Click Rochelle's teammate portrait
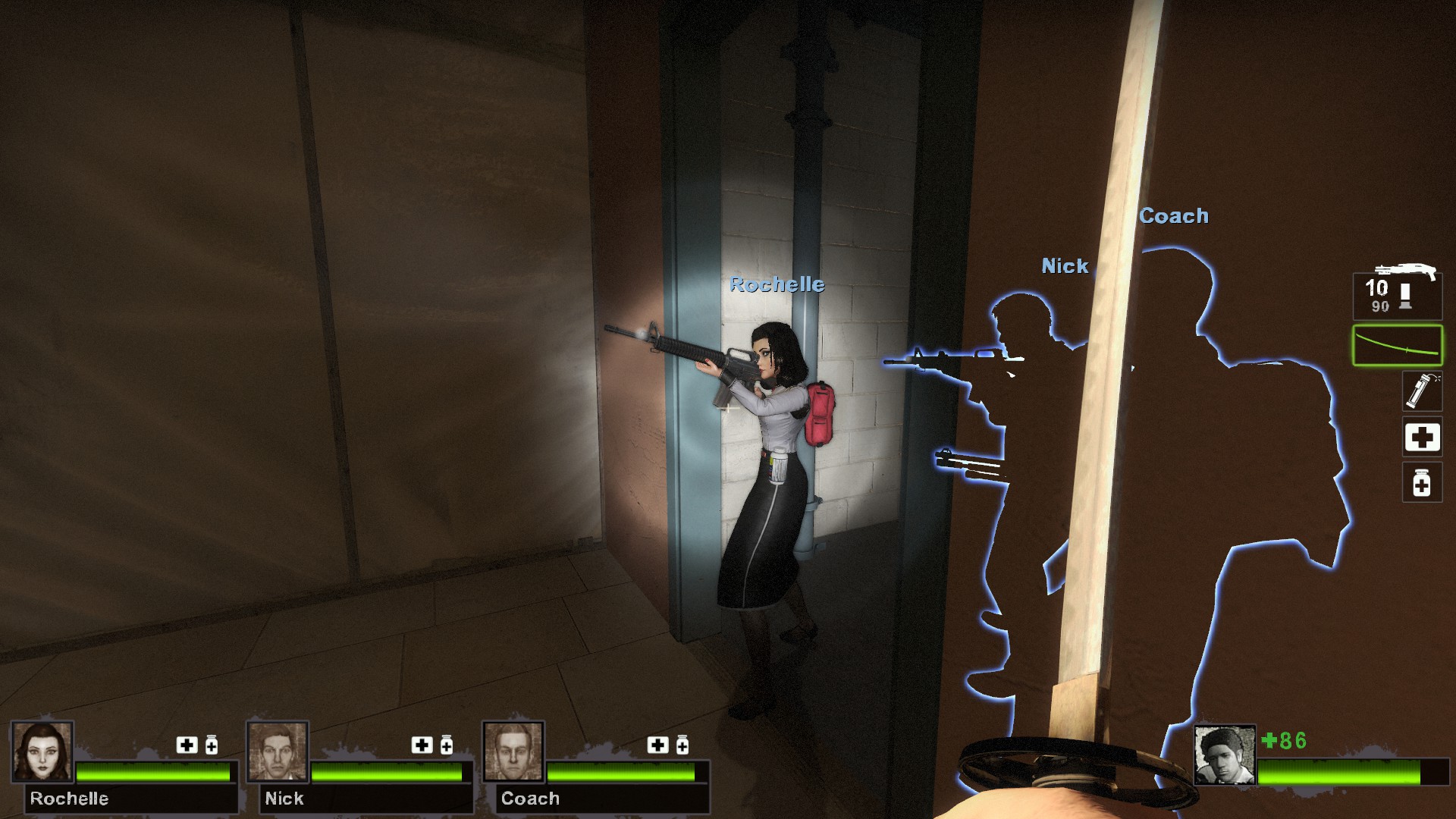This screenshot has width=1456, height=819. 42,752
